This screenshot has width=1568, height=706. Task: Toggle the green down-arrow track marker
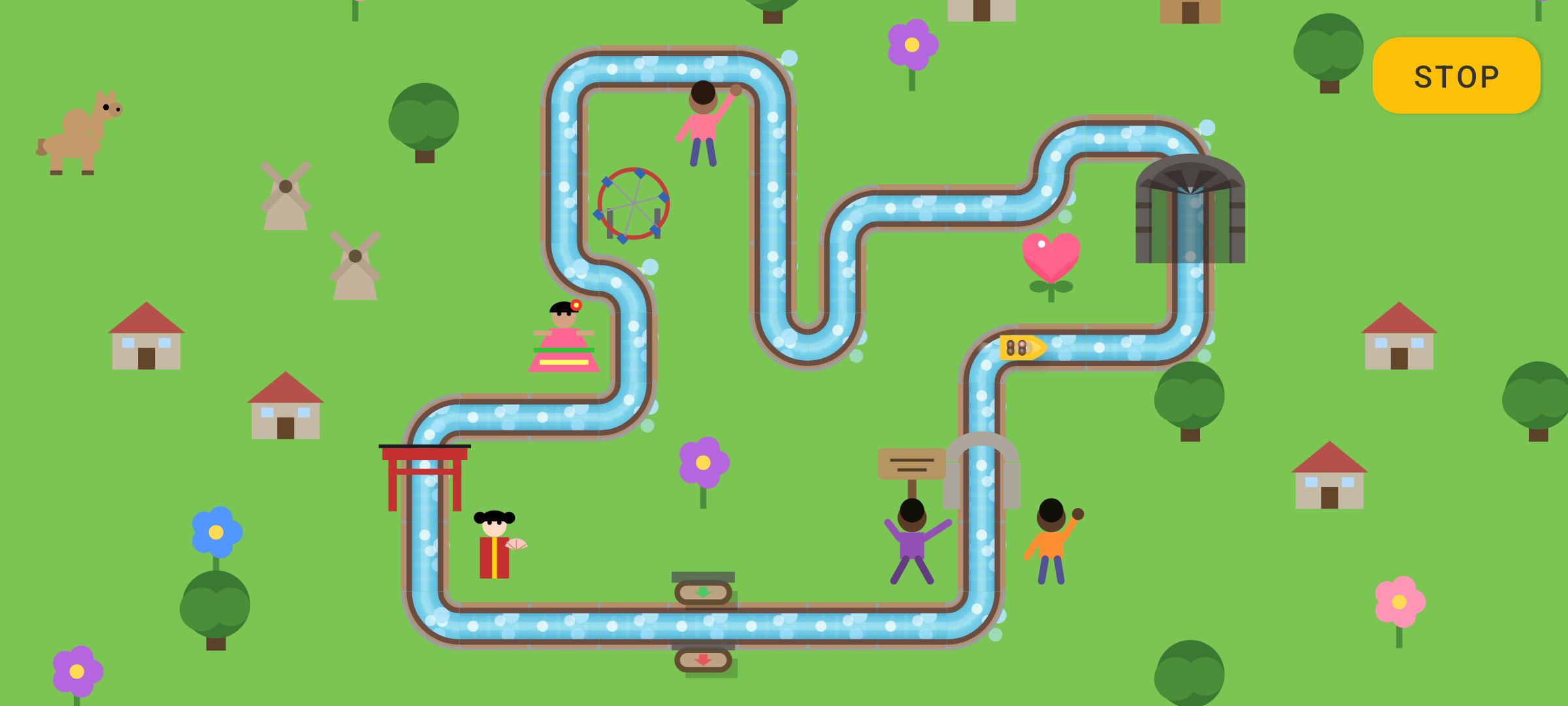click(704, 592)
